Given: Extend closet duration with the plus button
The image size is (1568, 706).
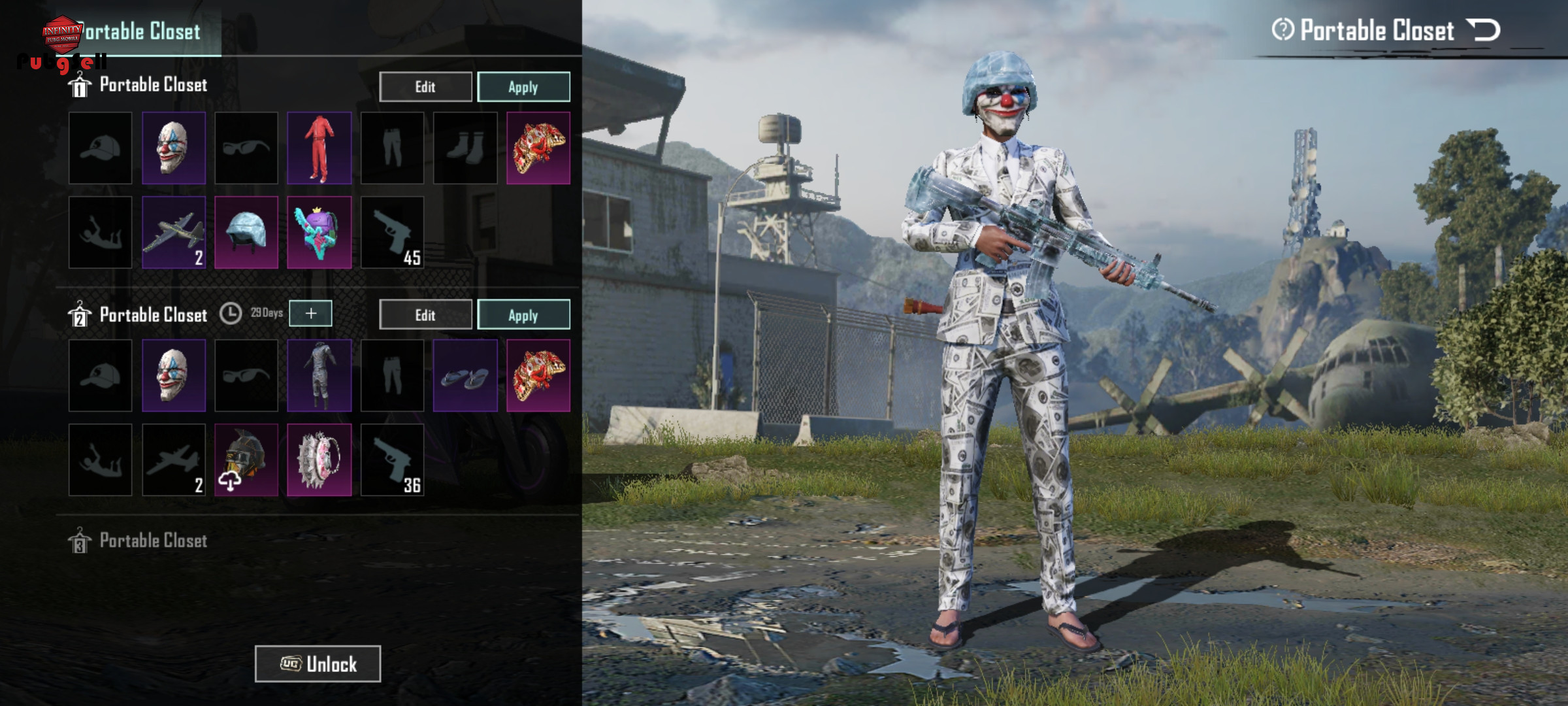Looking at the screenshot, I should tap(310, 314).
